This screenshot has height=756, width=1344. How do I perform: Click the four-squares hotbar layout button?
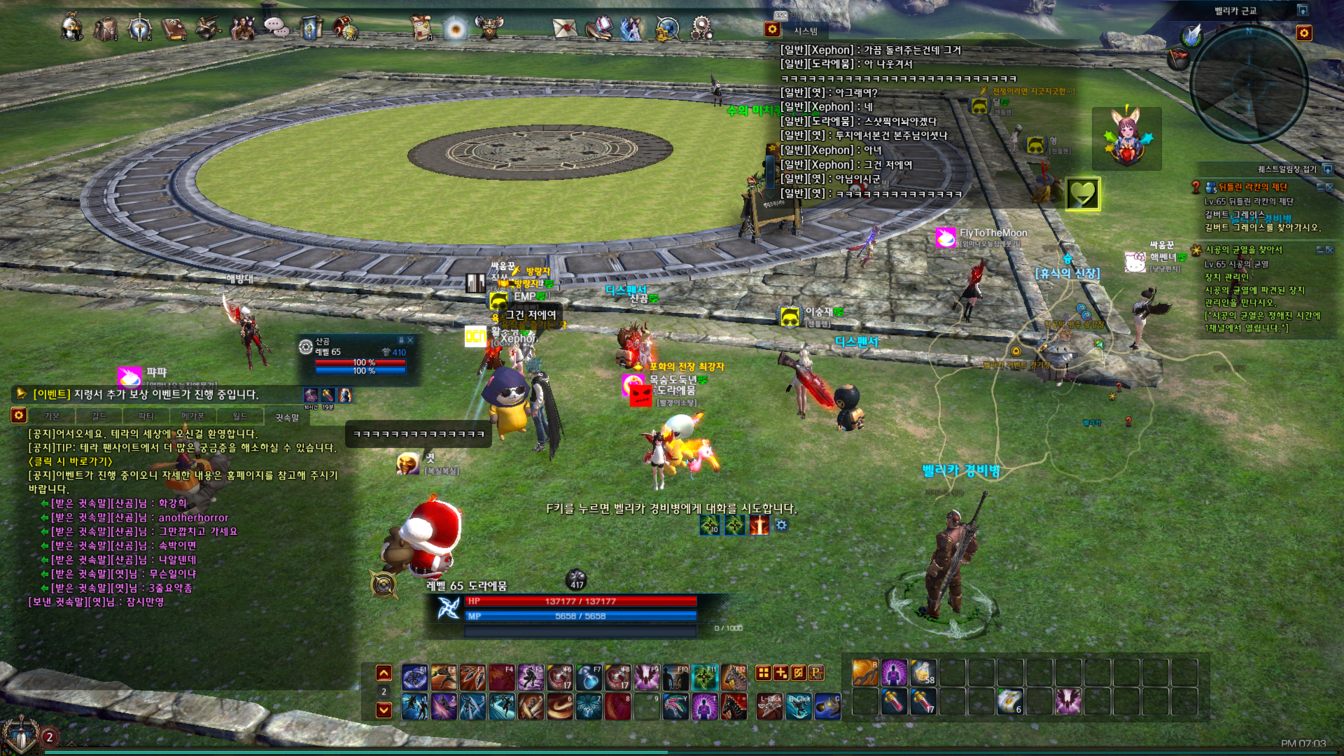(x=763, y=673)
